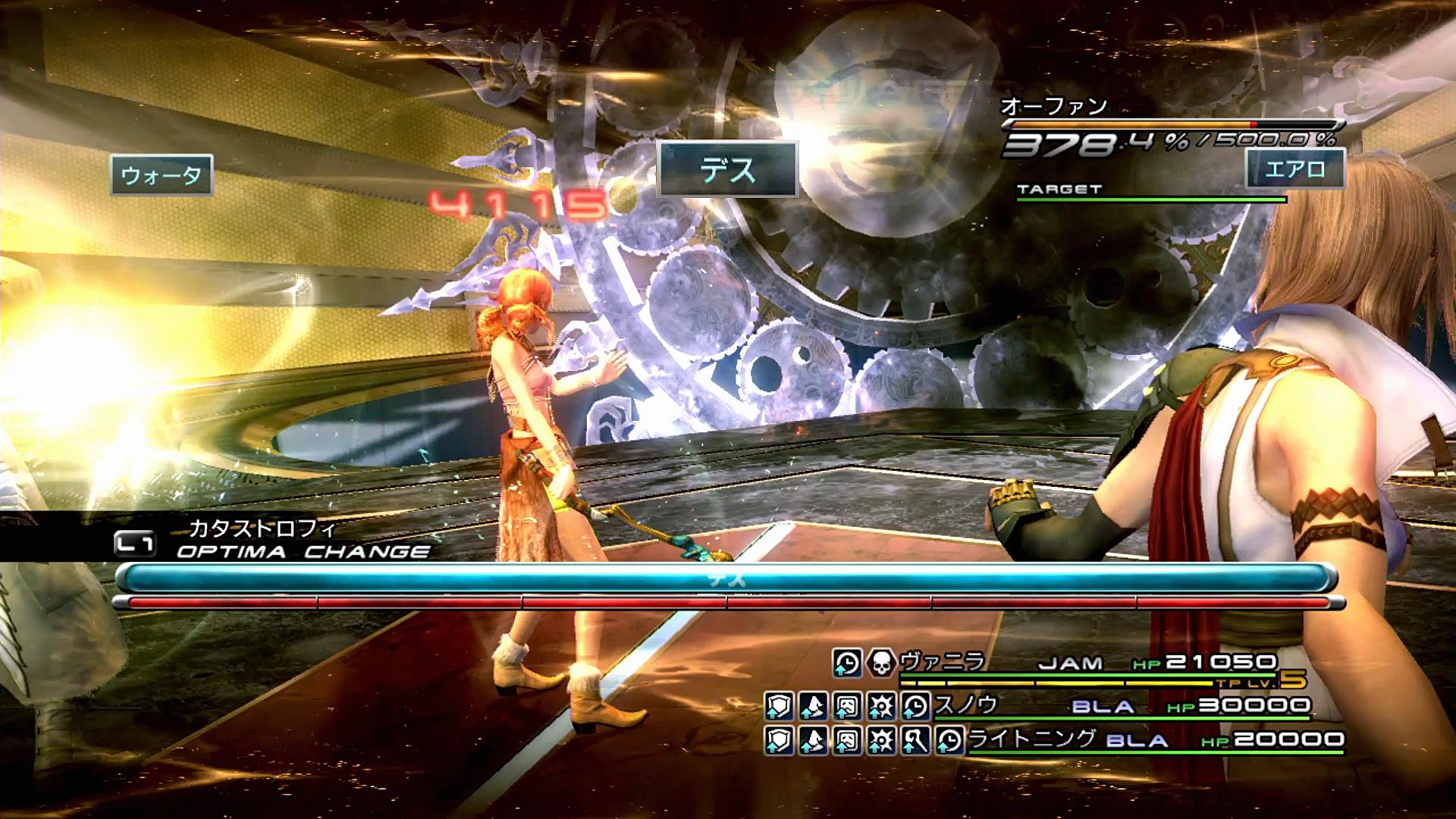The width and height of the screenshot is (1456, 819).
Task: Select party member ヴァニラ
Action: tap(943, 661)
